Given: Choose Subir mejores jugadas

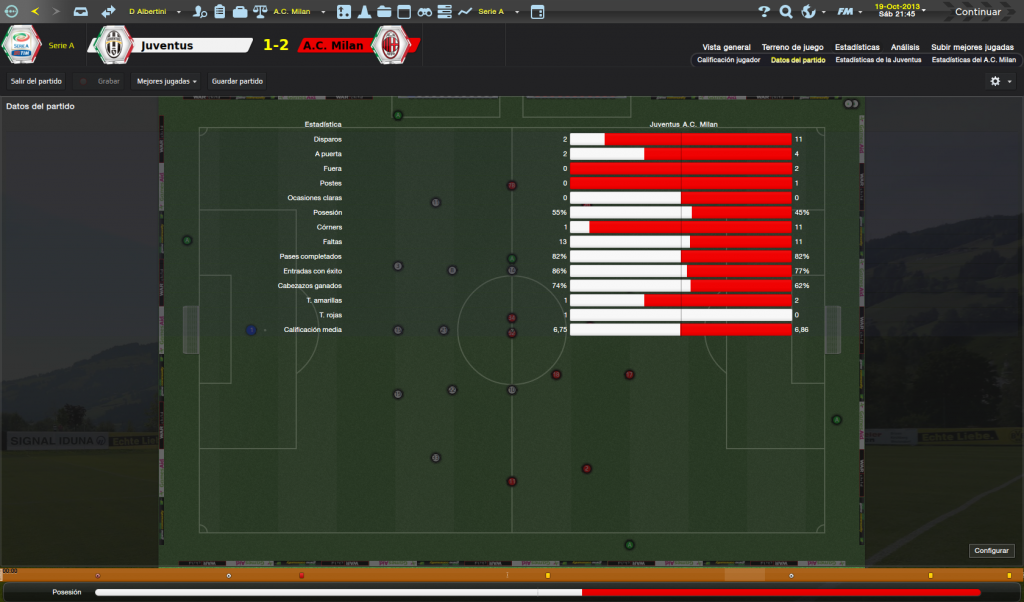Looking at the screenshot, I should [x=973, y=47].
